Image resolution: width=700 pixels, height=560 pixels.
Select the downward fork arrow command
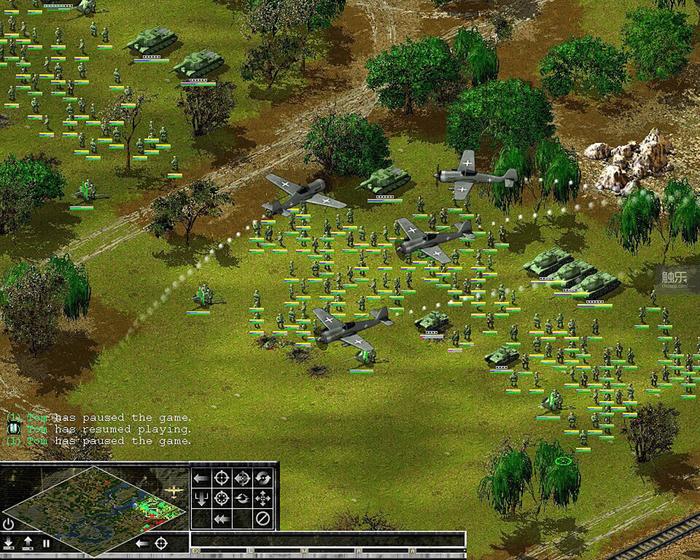[x=201, y=497]
